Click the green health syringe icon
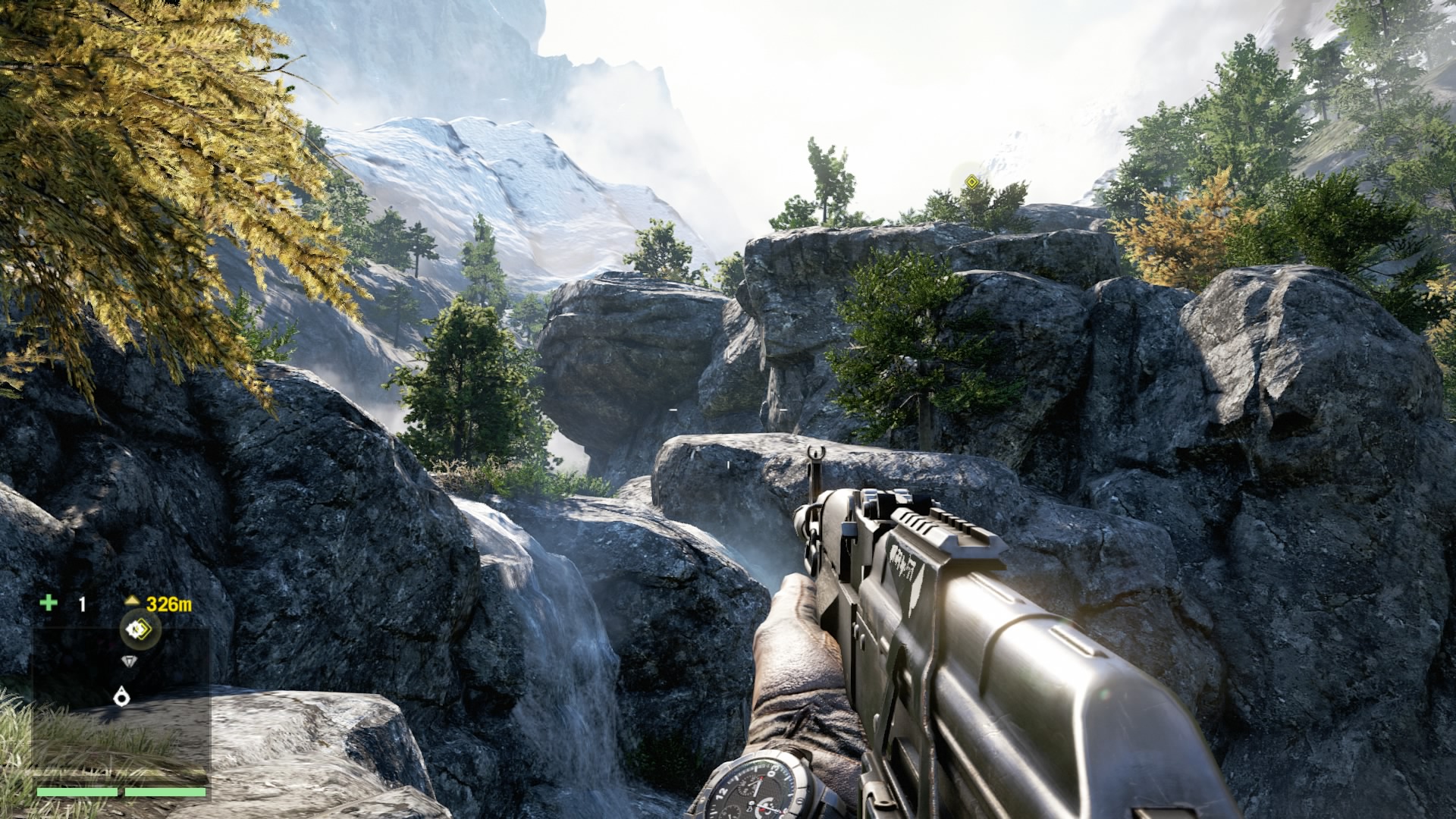1456x819 pixels. click(49, 603)
